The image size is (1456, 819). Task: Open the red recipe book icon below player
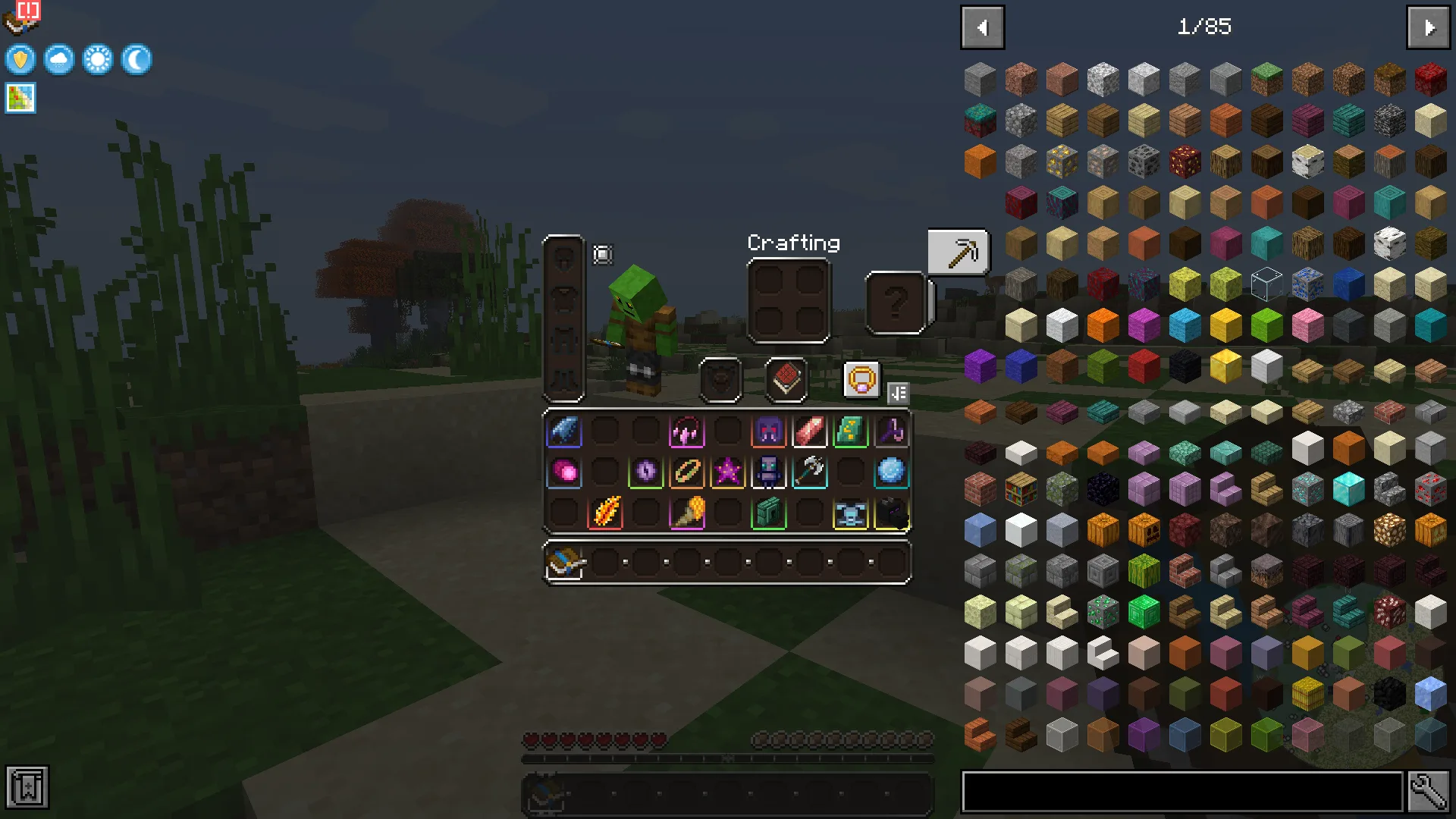787,381
